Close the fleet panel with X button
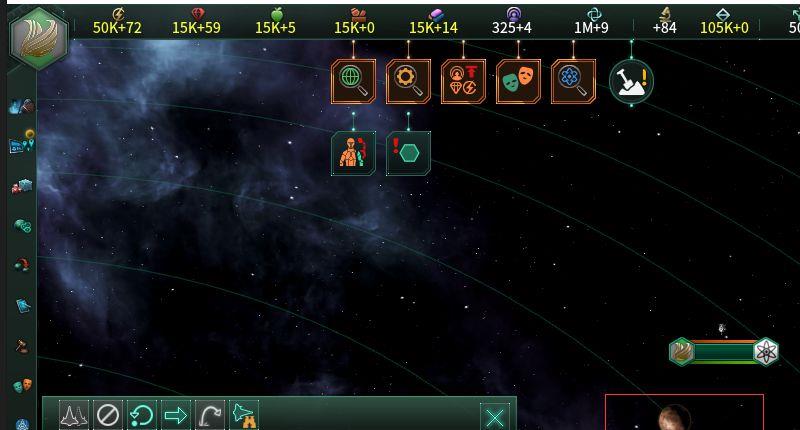Image resolution: width=800 pixels, height=430 pixels. tap(495, 416)
